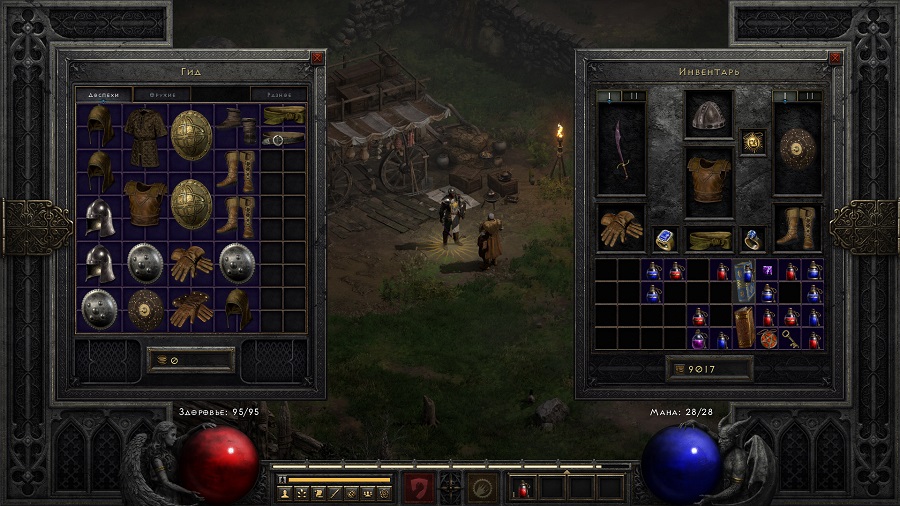Select the brown breastplate in the shop
This screenshot has width=900, height=506.
pos(144,202)
